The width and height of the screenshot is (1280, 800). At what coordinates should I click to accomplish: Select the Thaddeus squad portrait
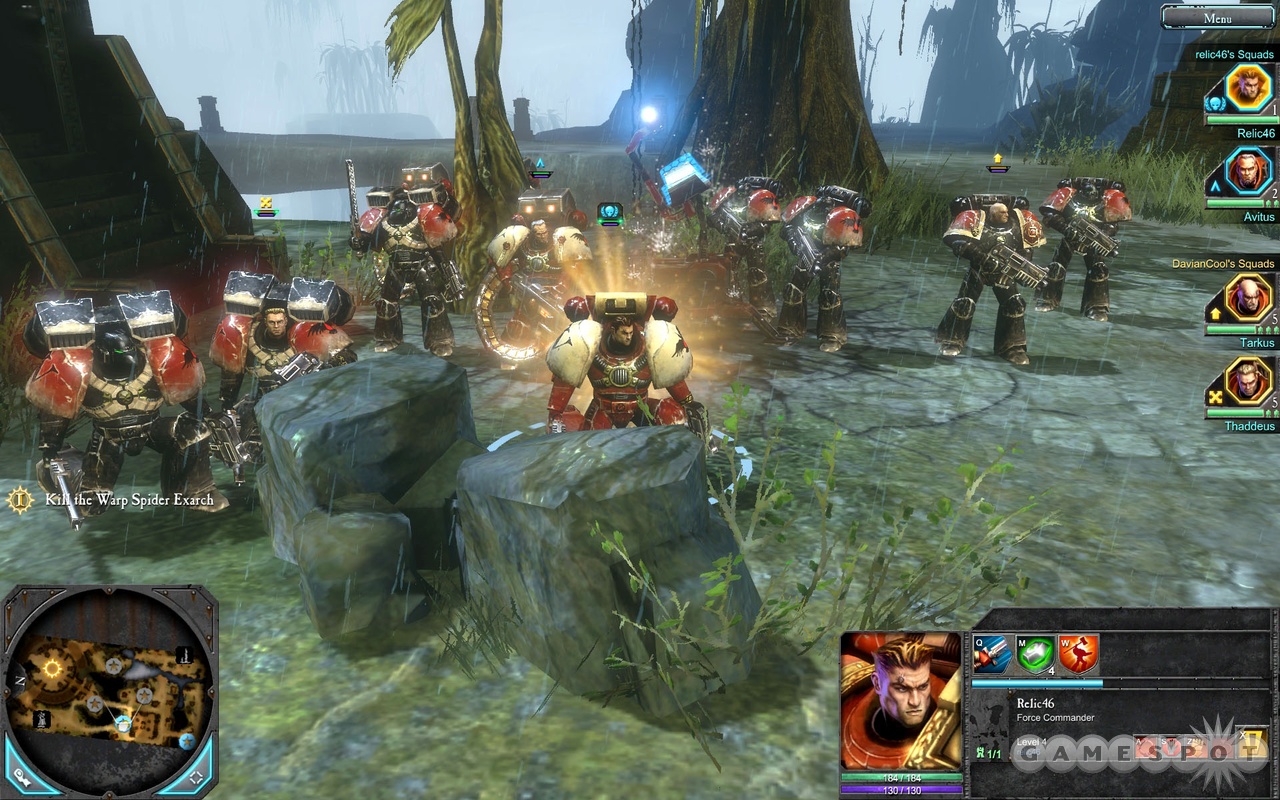point(1249,381)
